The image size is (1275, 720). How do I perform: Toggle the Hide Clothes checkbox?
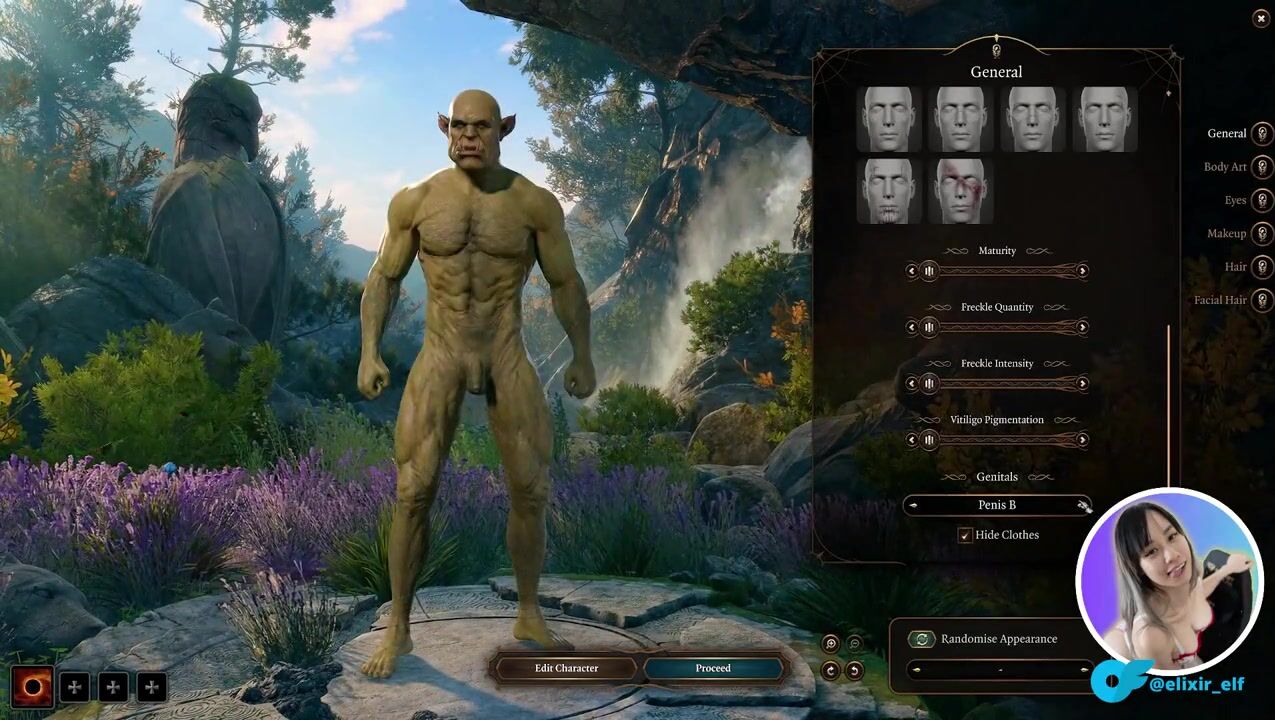[x=965, y=536]
